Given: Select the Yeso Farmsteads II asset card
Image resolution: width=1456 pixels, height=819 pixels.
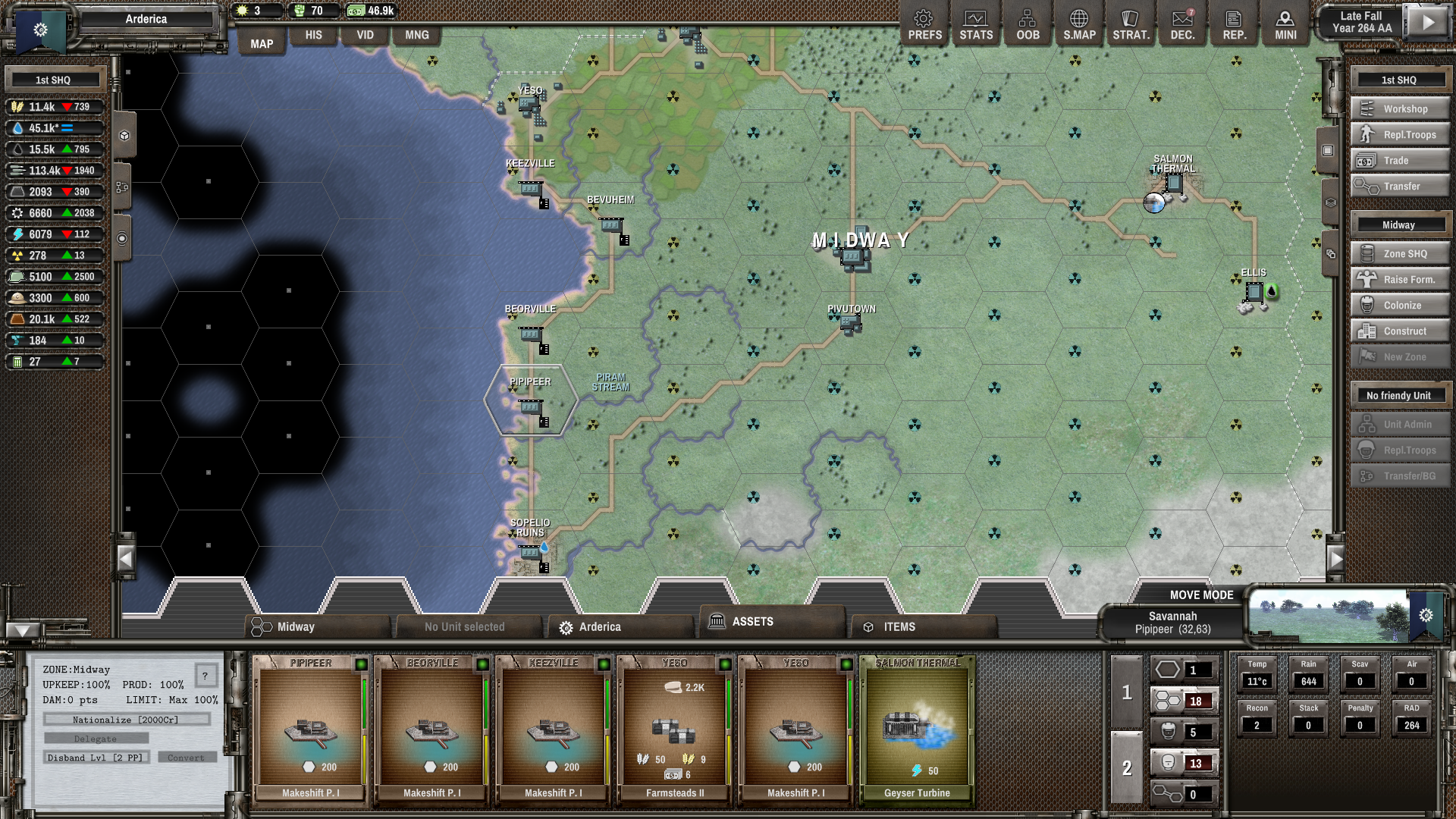Looking at the screenshot, I should [675, 728].
